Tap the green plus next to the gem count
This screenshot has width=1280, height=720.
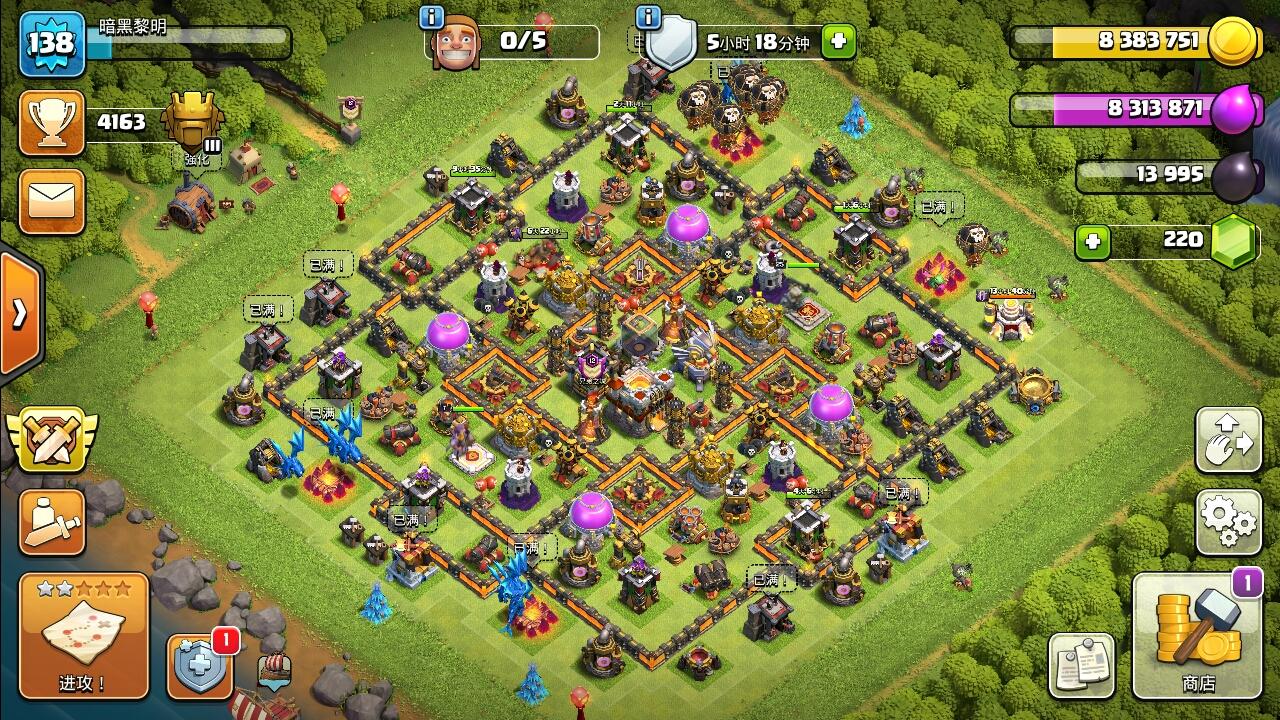click(1094, 240)
